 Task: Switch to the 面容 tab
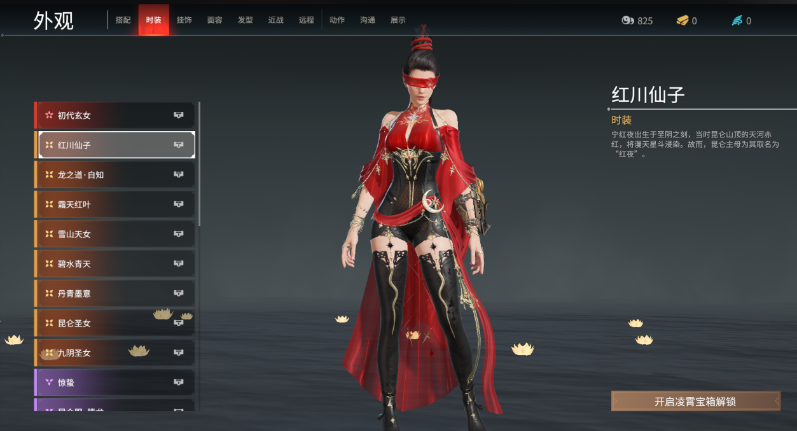click(x=215, y=20)
